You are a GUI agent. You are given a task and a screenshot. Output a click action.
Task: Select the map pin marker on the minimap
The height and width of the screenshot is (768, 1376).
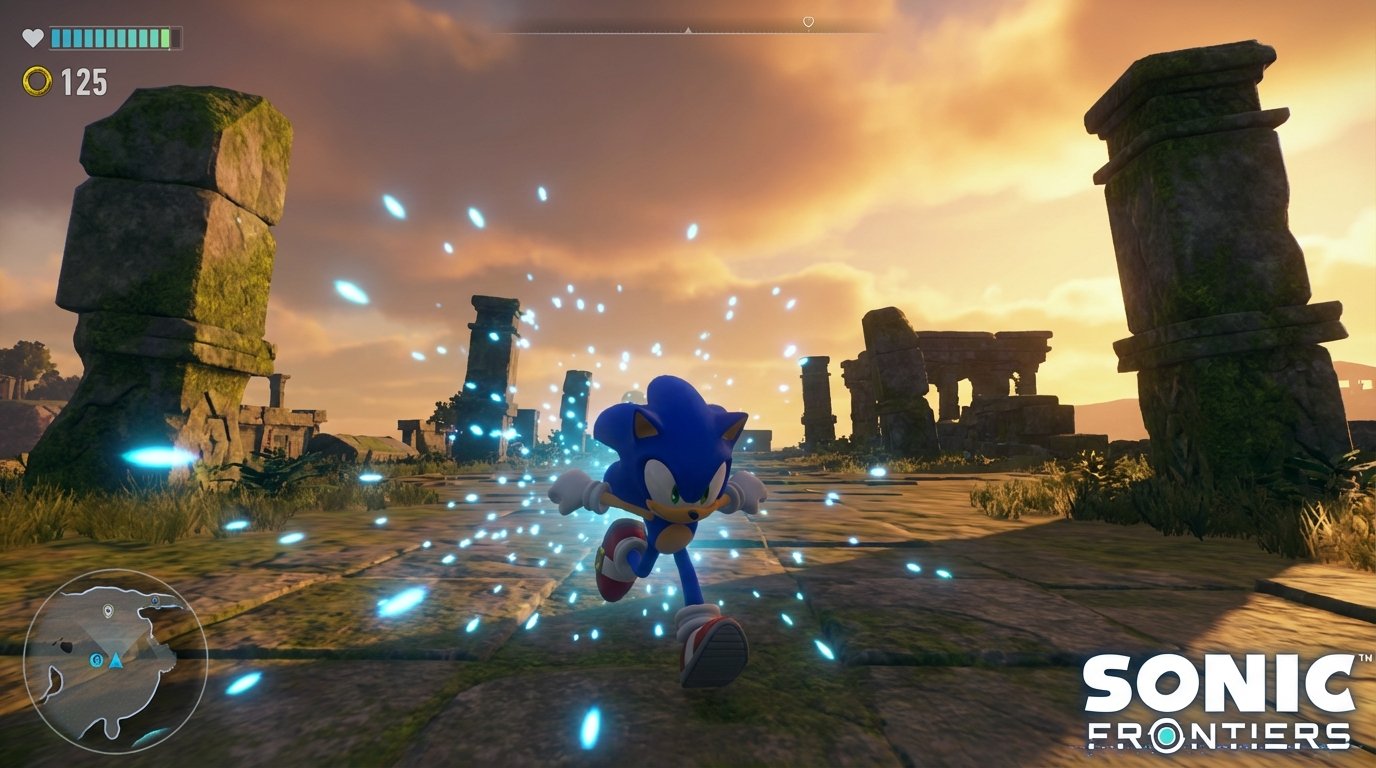[107, 610]
